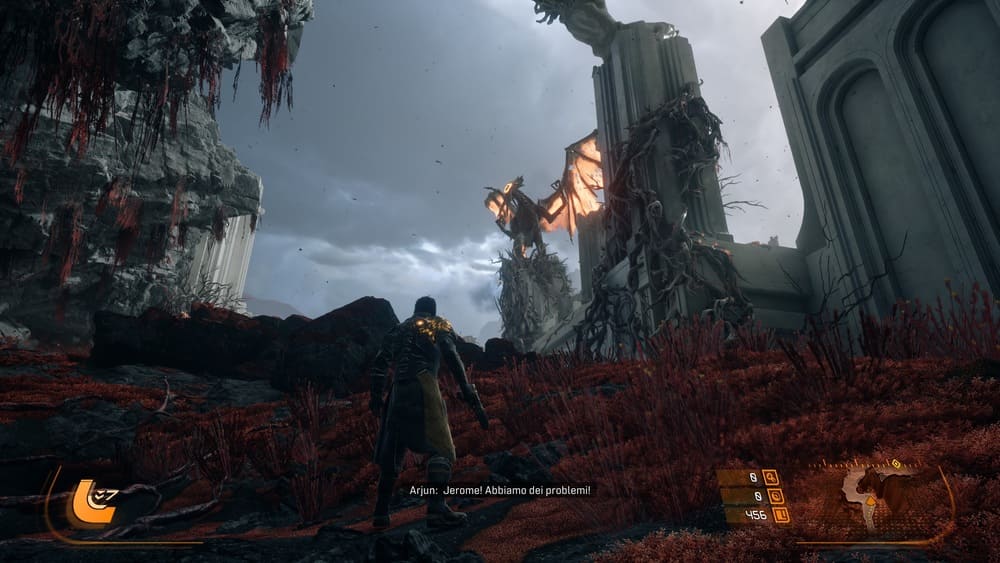The image size is (1000, 563).
Task: Select the bottom resource icon beside 456
Action: (x=781, y=515)
